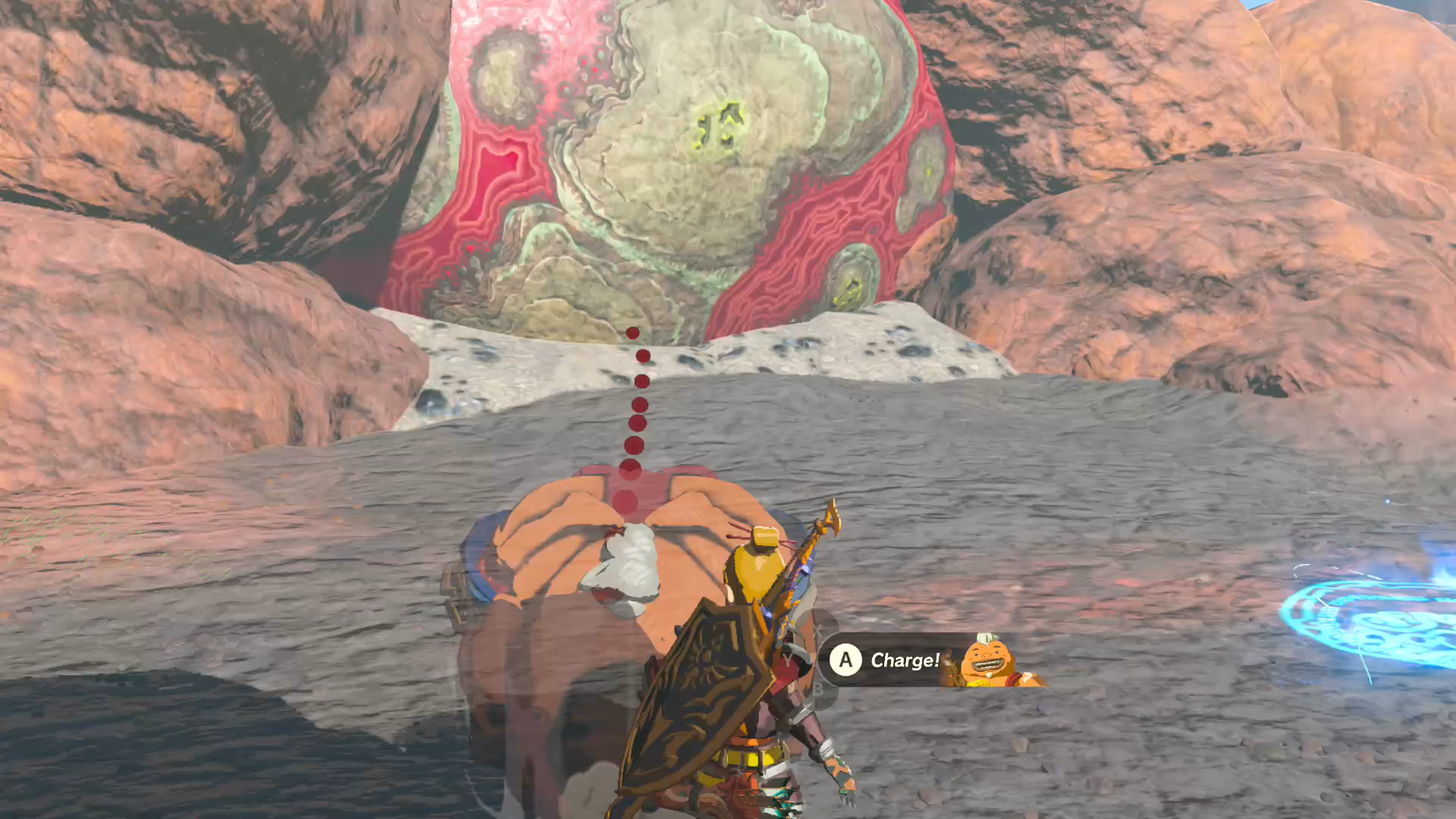The width and height of the screenshot is (1456, 819).
Task: Select the A button icon in the prompt
Action: pyautogui.click(x=846, y=659)
